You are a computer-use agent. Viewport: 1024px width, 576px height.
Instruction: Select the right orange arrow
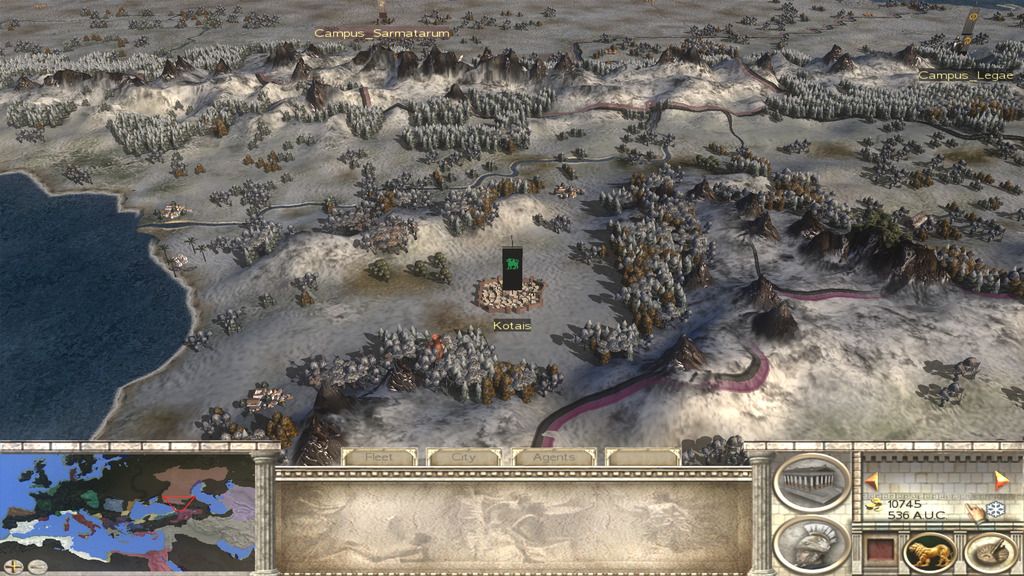point(1002,478)
